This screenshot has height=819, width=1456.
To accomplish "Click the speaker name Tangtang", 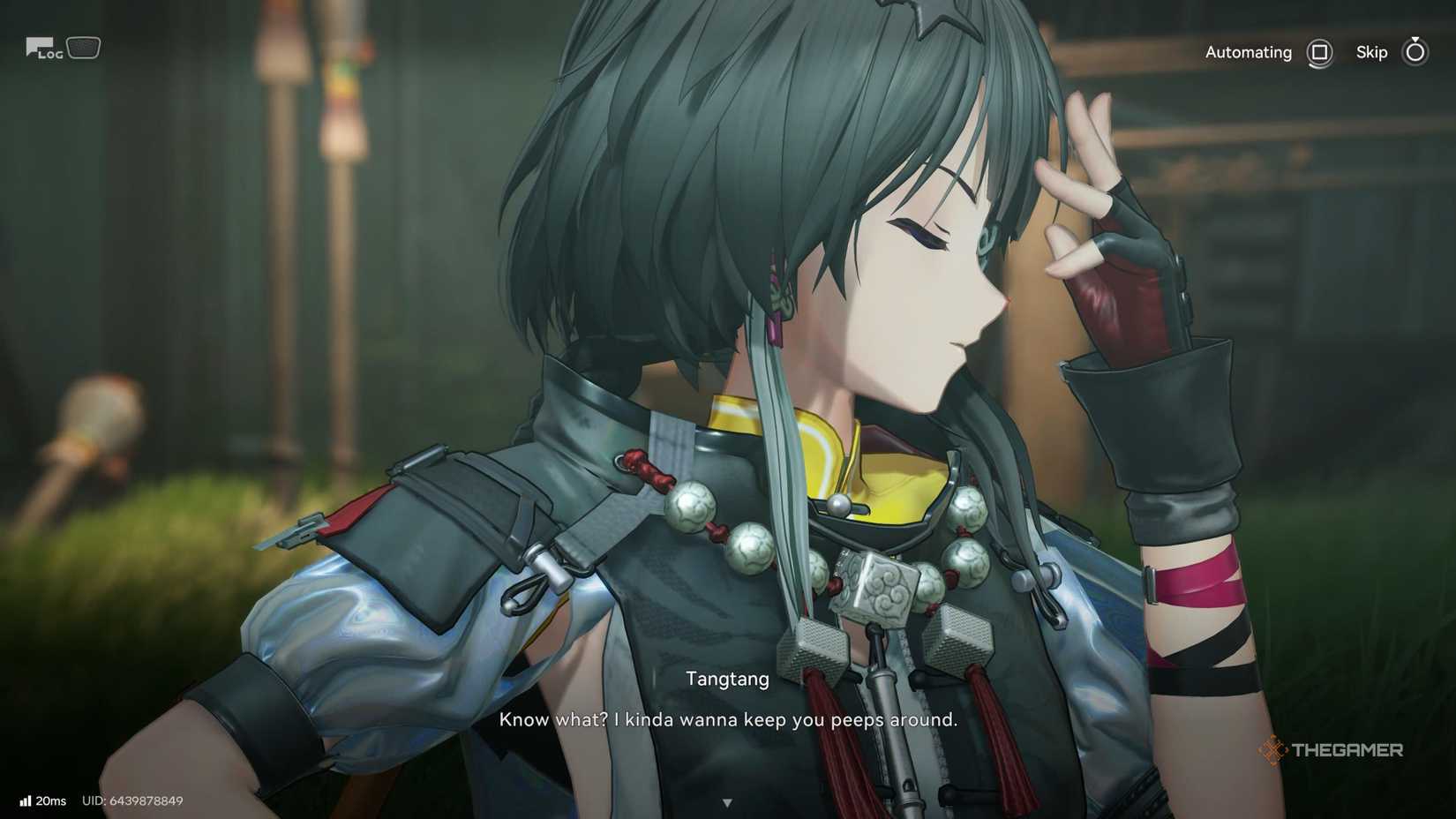I will 727,679.
